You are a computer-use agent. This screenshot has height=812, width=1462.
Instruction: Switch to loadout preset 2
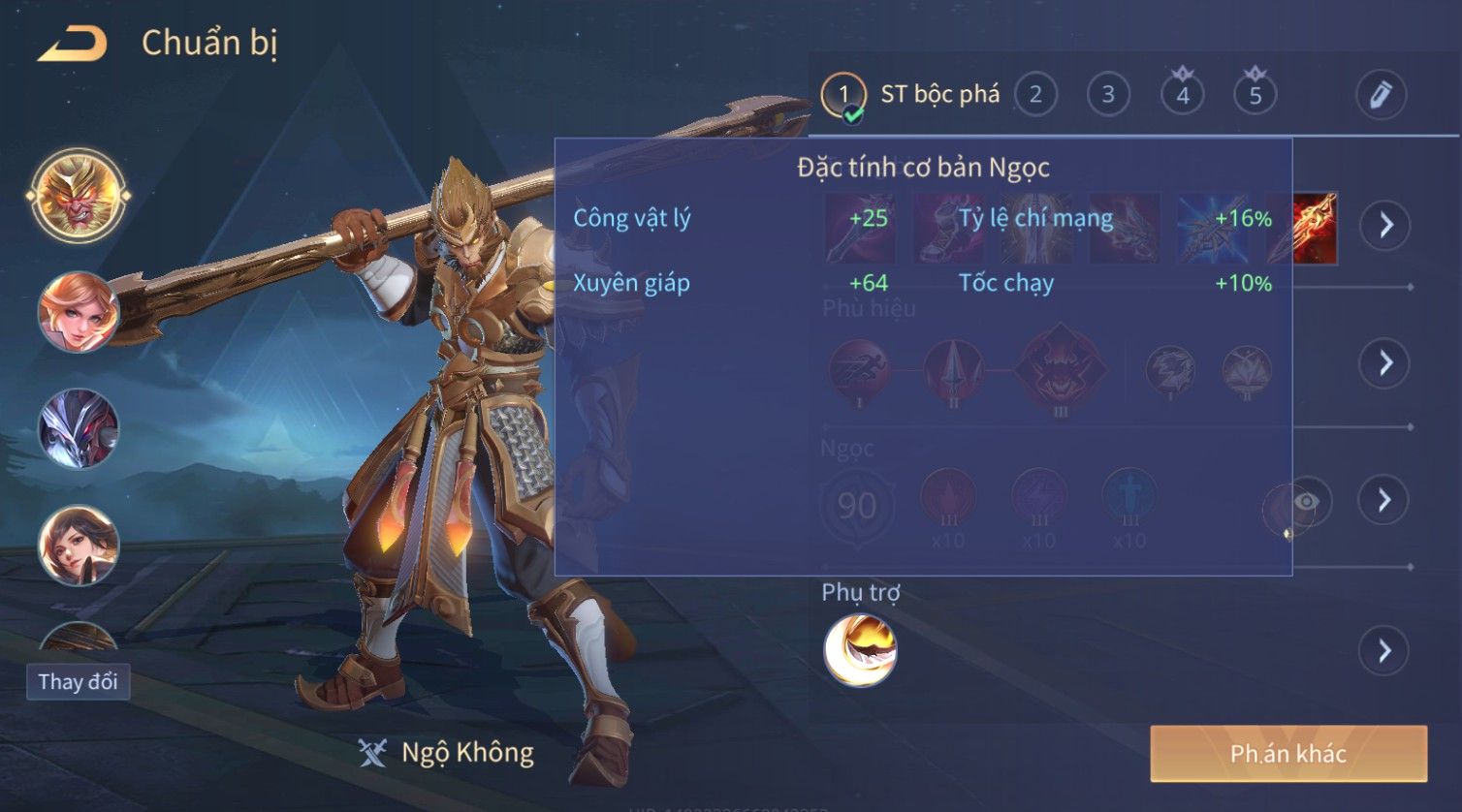pyautogui.click(x=1035, y=95)
